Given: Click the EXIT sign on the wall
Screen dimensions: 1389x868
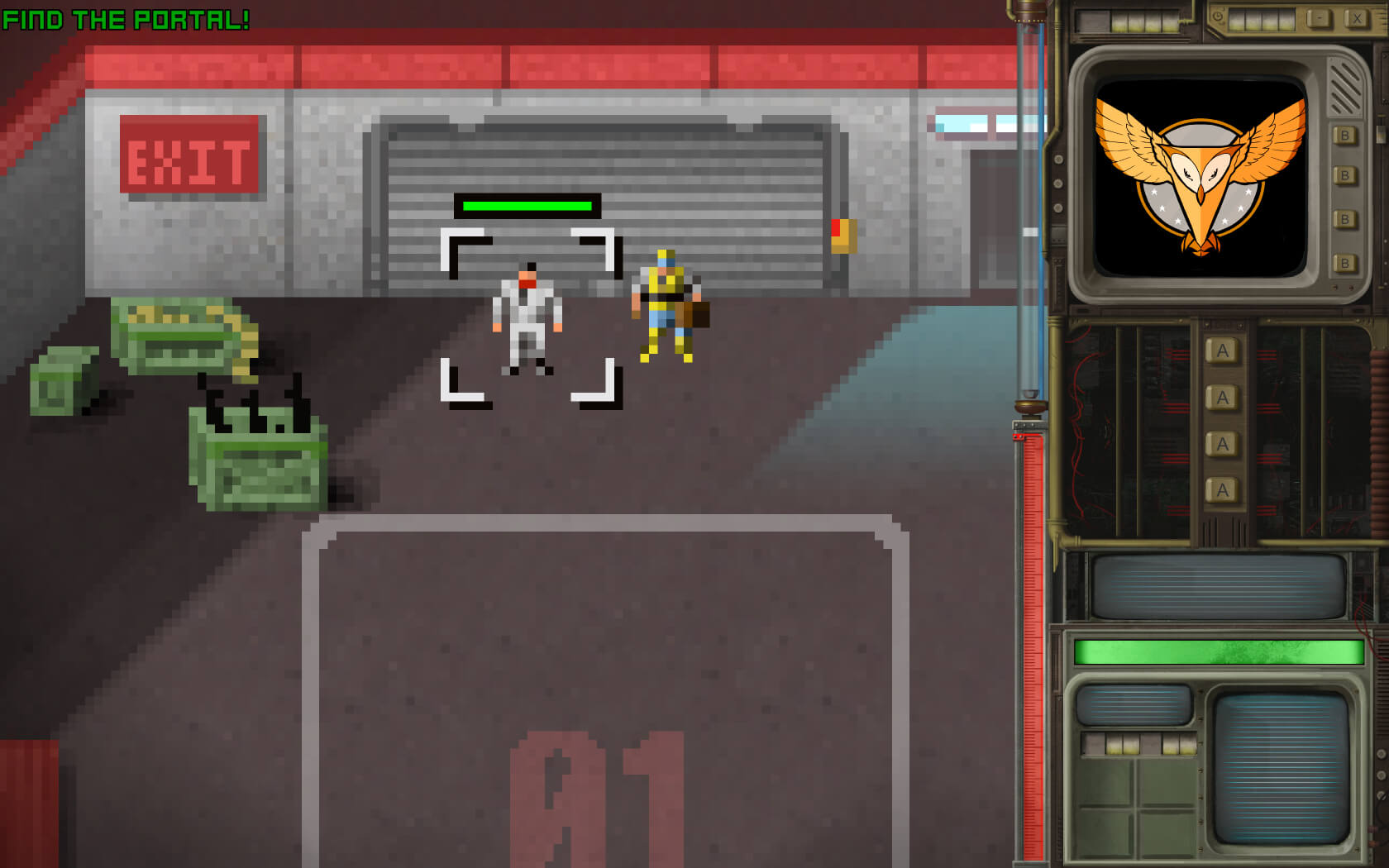Looking at the screenshot, I should pos(190,154).
